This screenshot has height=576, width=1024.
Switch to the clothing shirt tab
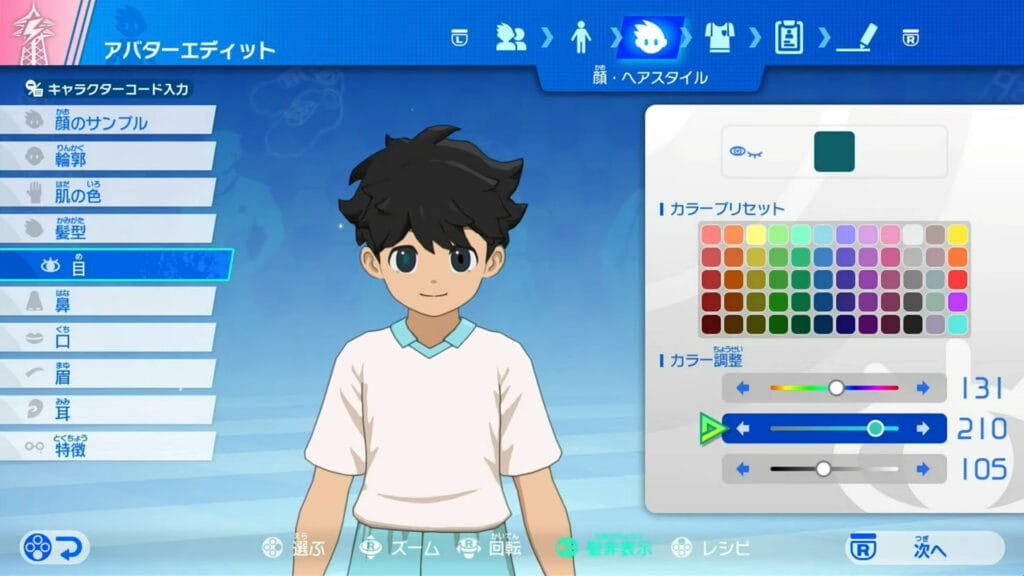[719, 38]
